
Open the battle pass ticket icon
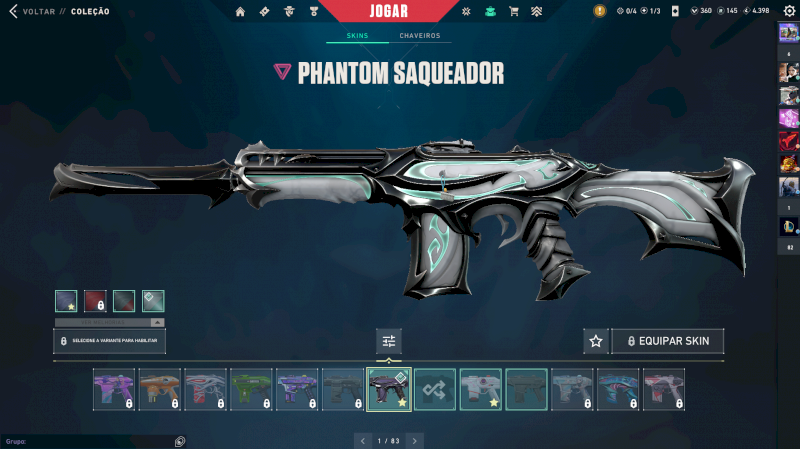(x=264, y=12)
